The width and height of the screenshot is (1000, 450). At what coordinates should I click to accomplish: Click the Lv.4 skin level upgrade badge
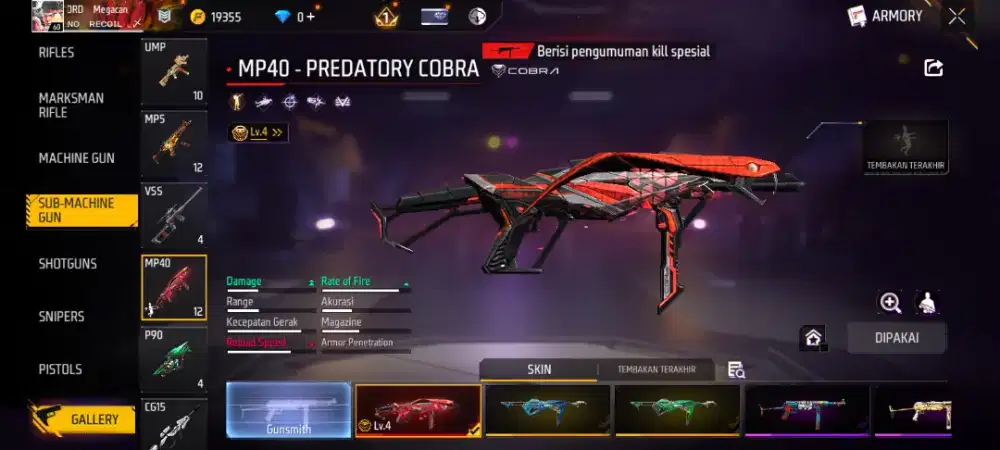point(258,132)
